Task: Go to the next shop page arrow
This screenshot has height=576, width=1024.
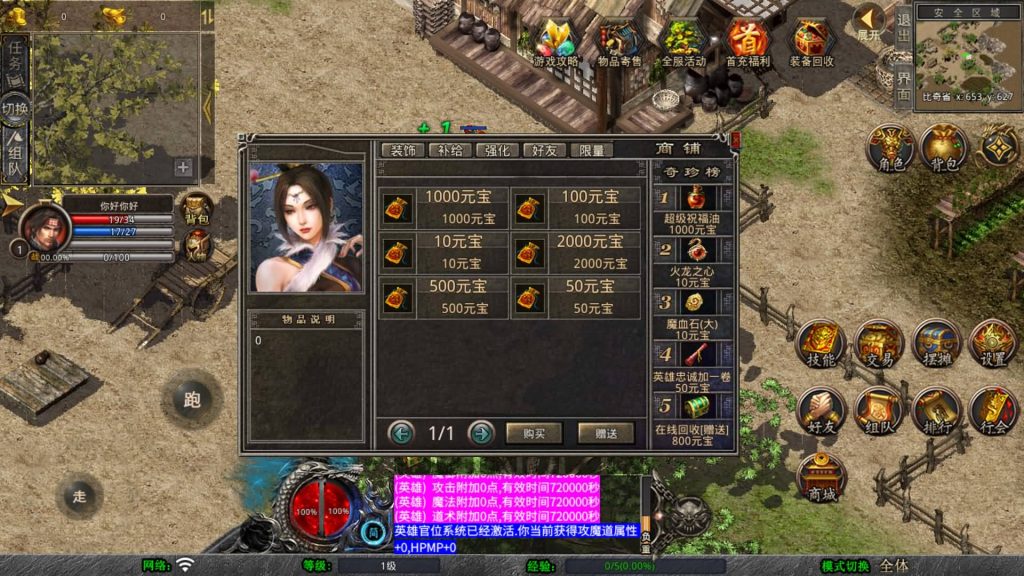Action: (x=481, y=433)
